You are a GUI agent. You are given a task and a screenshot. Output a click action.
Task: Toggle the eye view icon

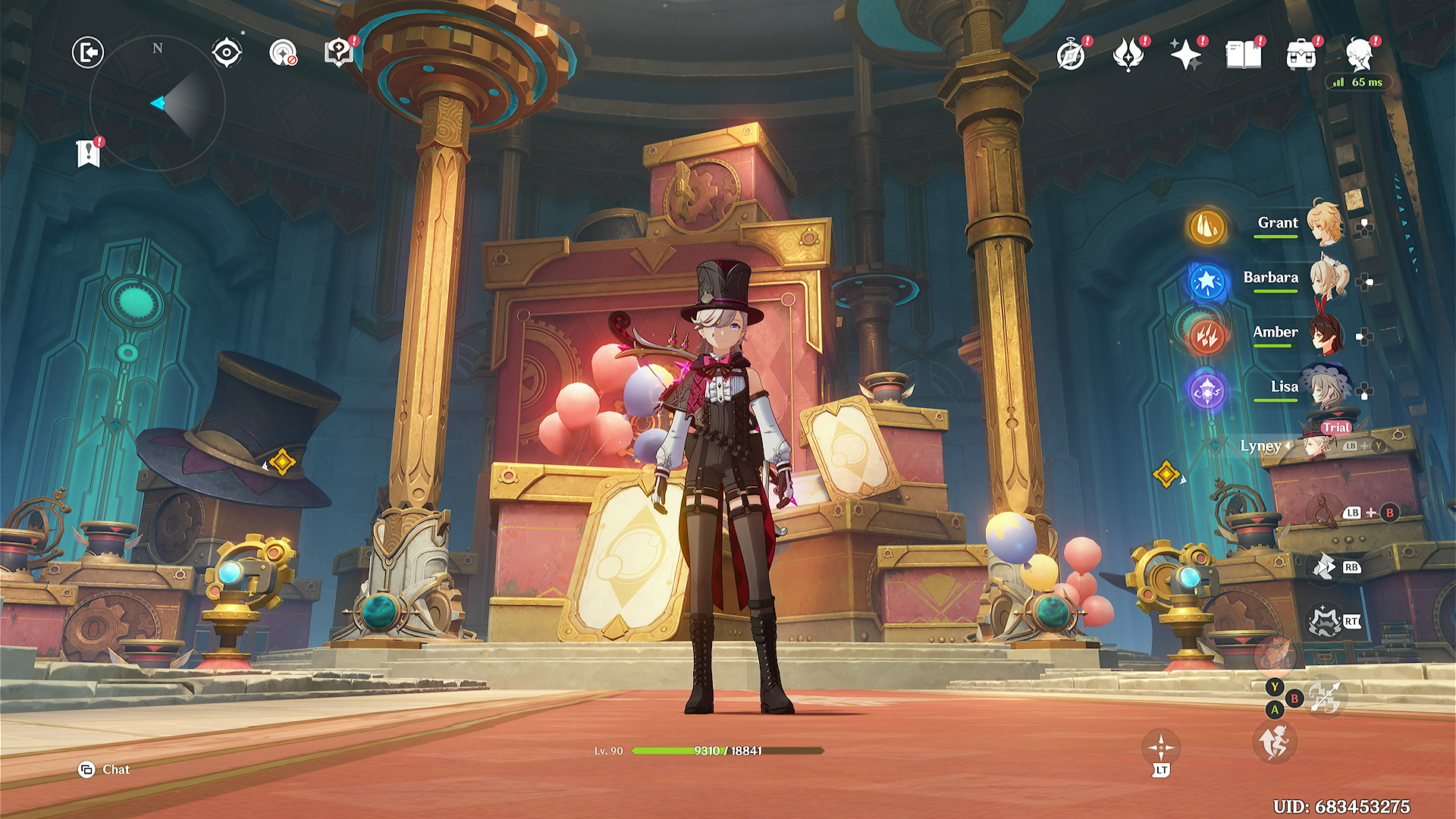click(x=226, y=52)
